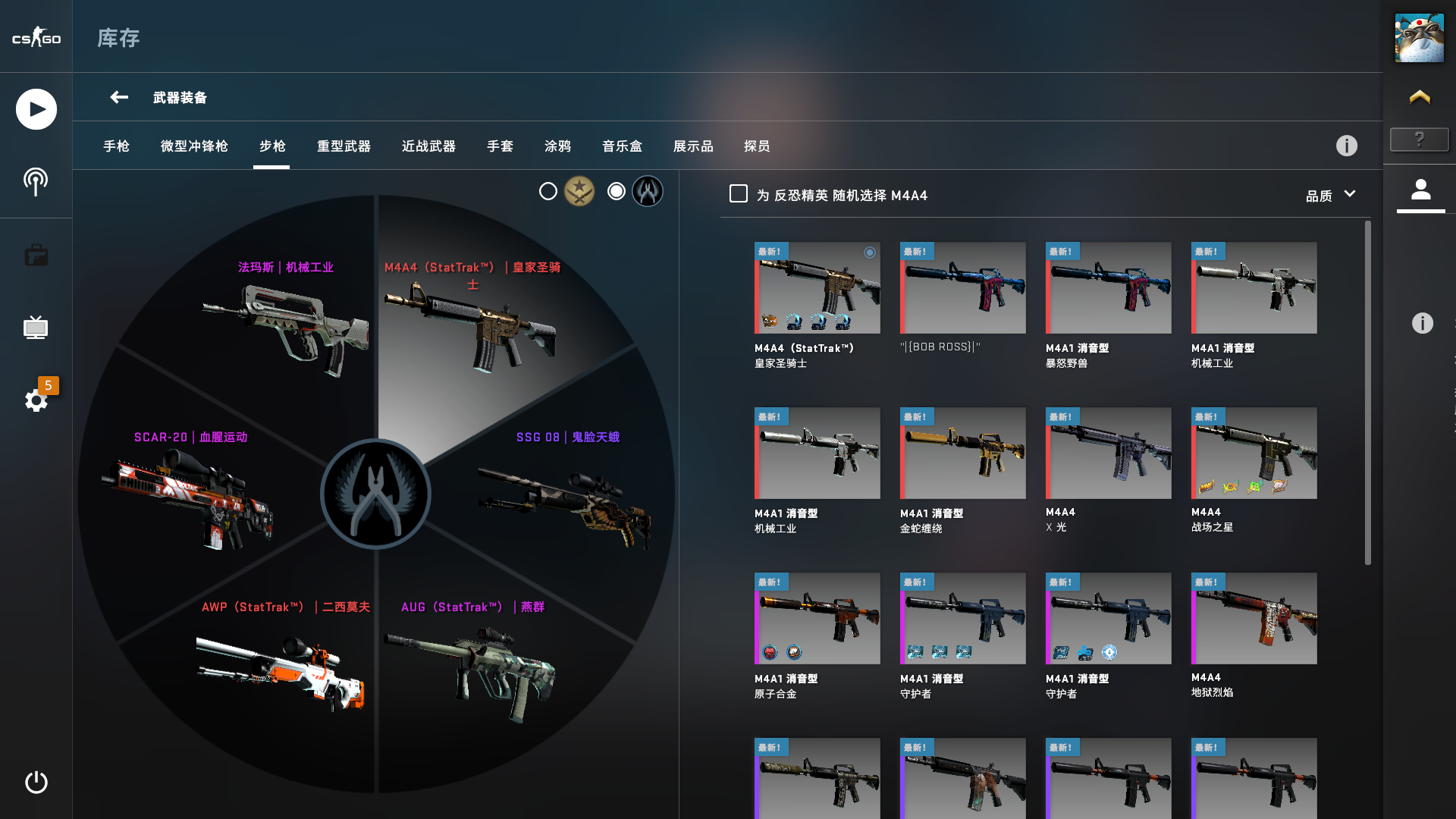Open the 手套 category tab

[500, 146]
